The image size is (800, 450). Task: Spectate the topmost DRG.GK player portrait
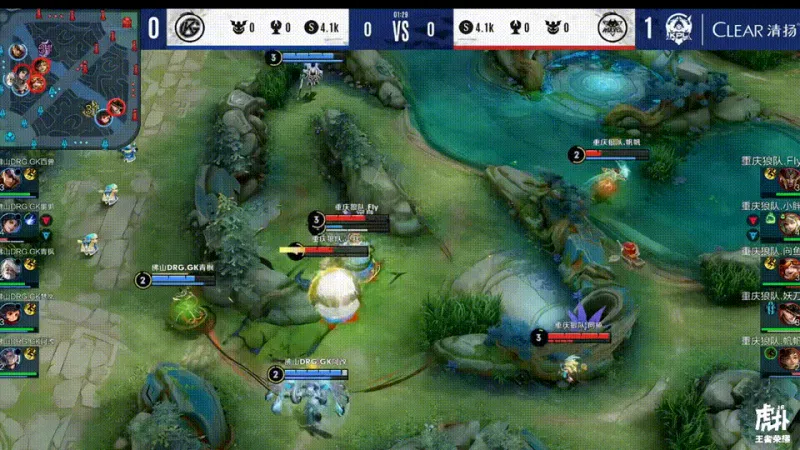tap(10, 180)
